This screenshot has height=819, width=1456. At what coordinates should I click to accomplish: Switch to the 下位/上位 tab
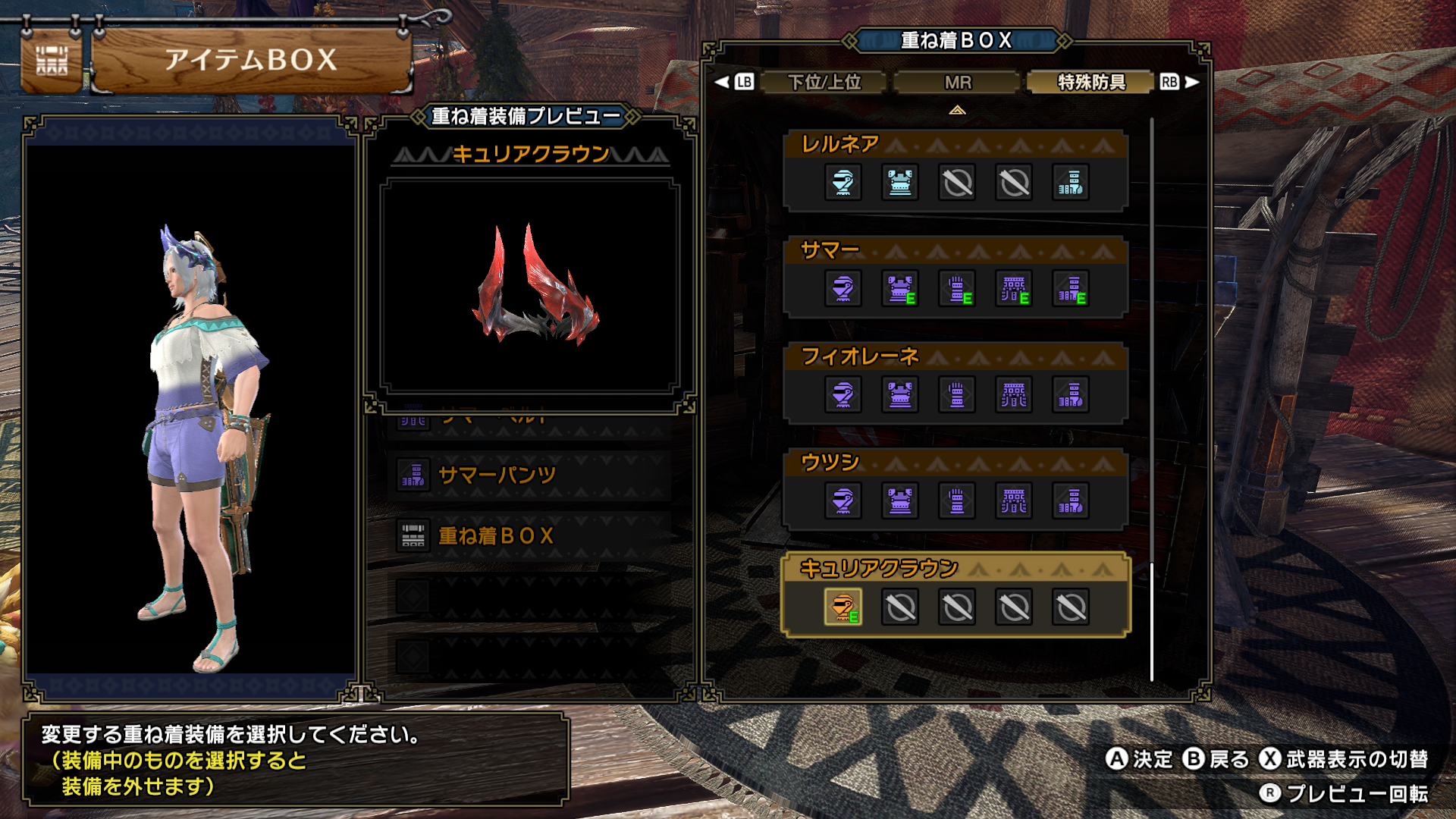click(824, 82)
